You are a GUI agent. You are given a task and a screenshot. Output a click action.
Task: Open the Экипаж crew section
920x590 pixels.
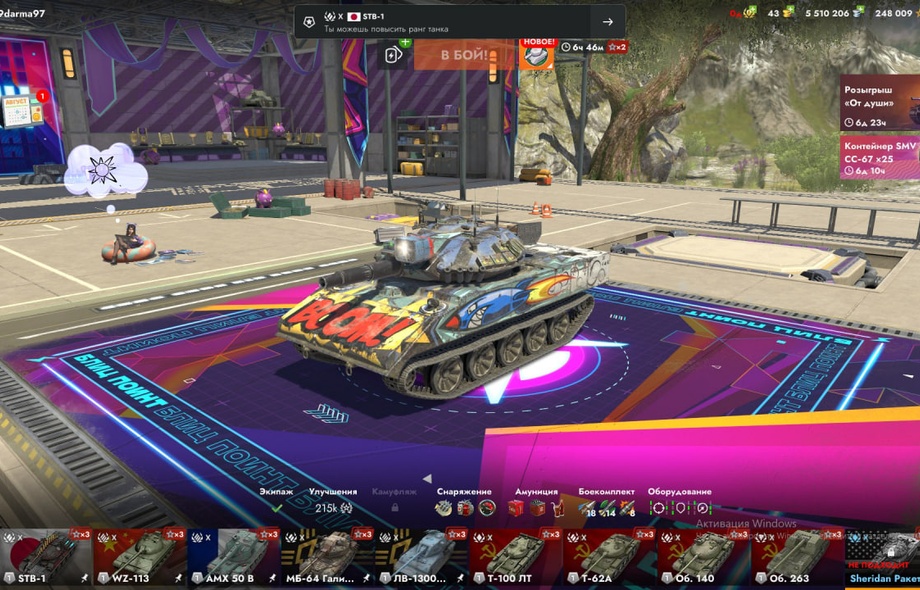(x=277, y=502)
